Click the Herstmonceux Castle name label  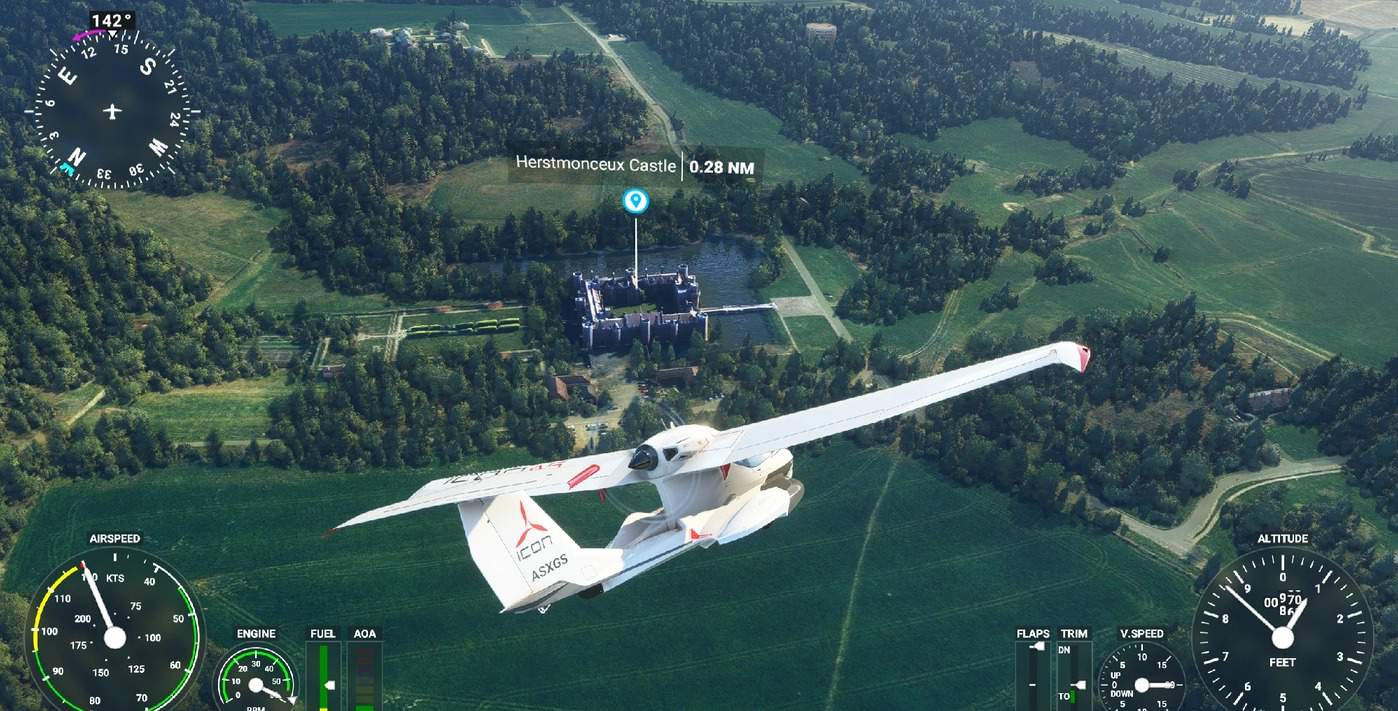(x=595, y=165)
